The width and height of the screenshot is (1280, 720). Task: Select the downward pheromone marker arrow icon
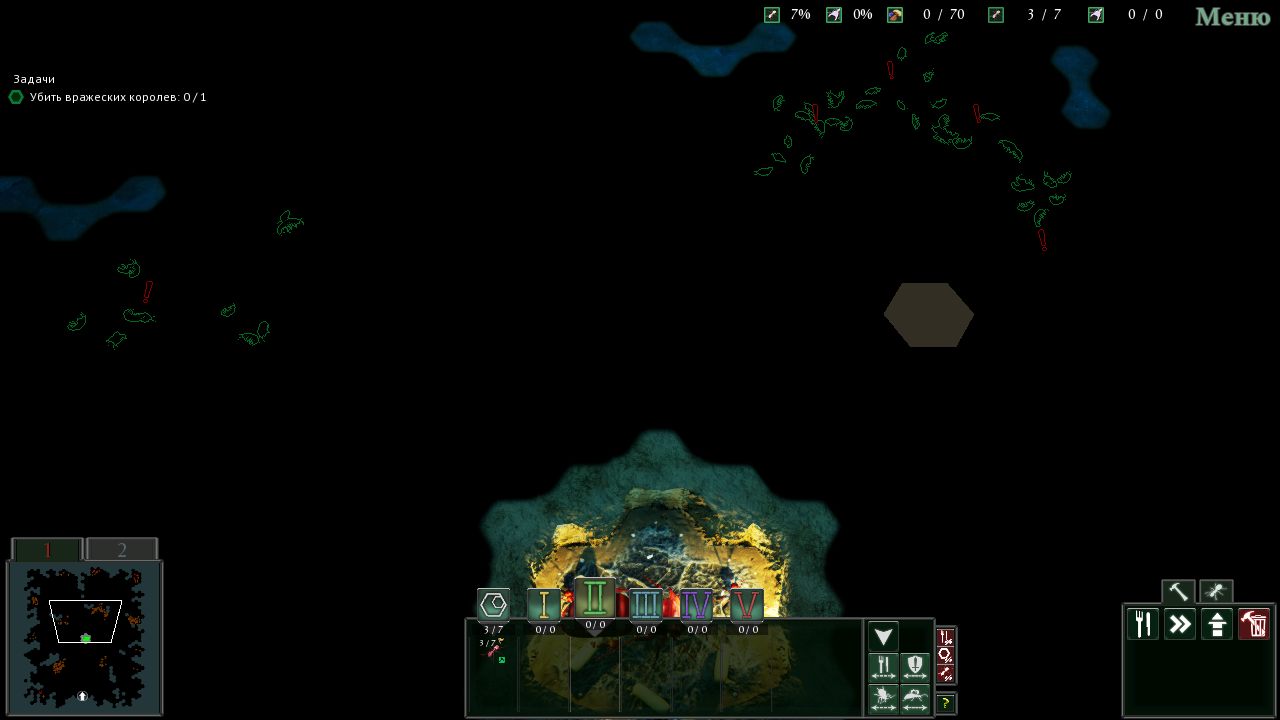point(882,636)
